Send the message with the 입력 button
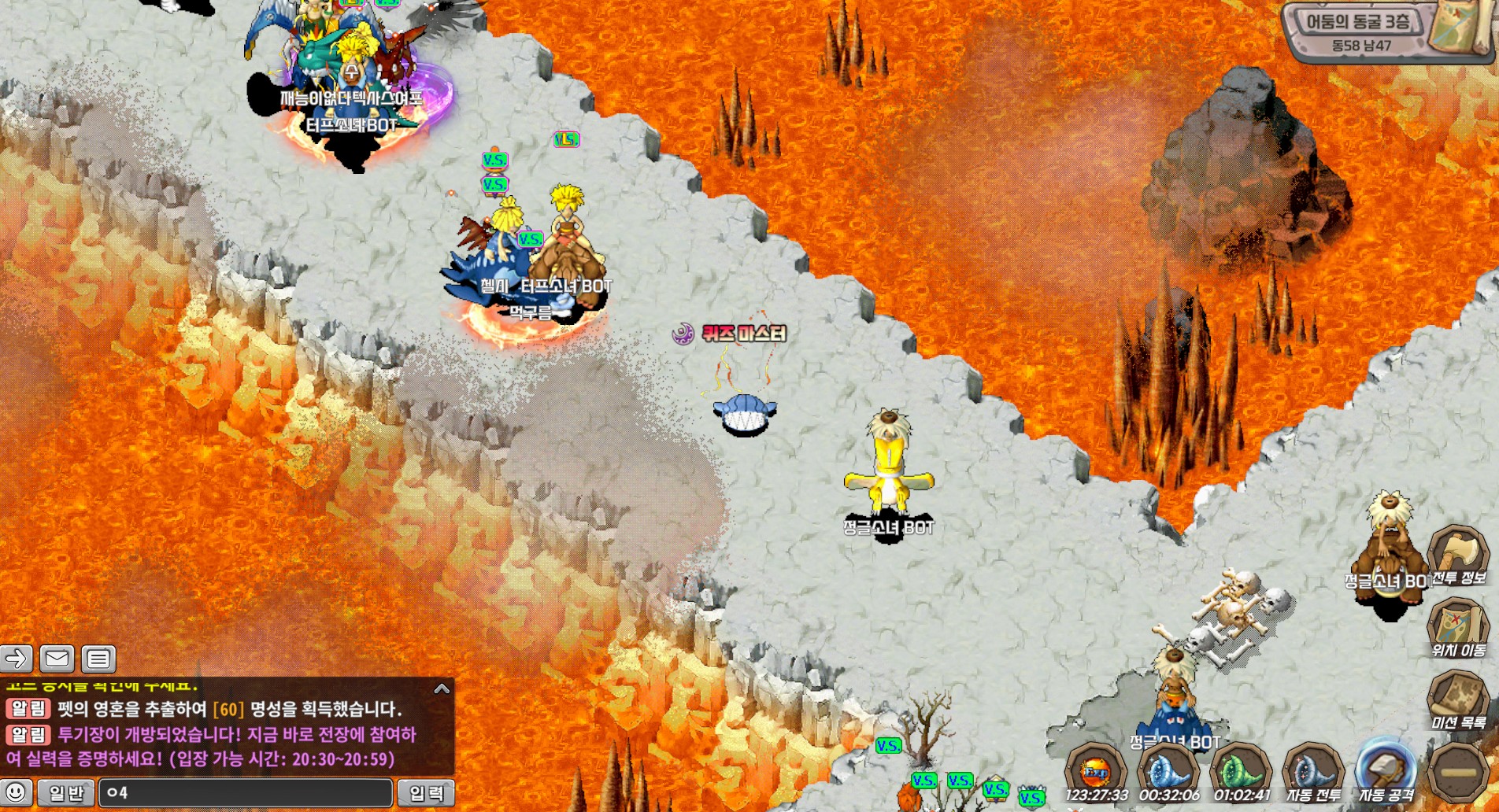Image resolution: width=1499 pixels, height=812 pixels. coord(426,792)
